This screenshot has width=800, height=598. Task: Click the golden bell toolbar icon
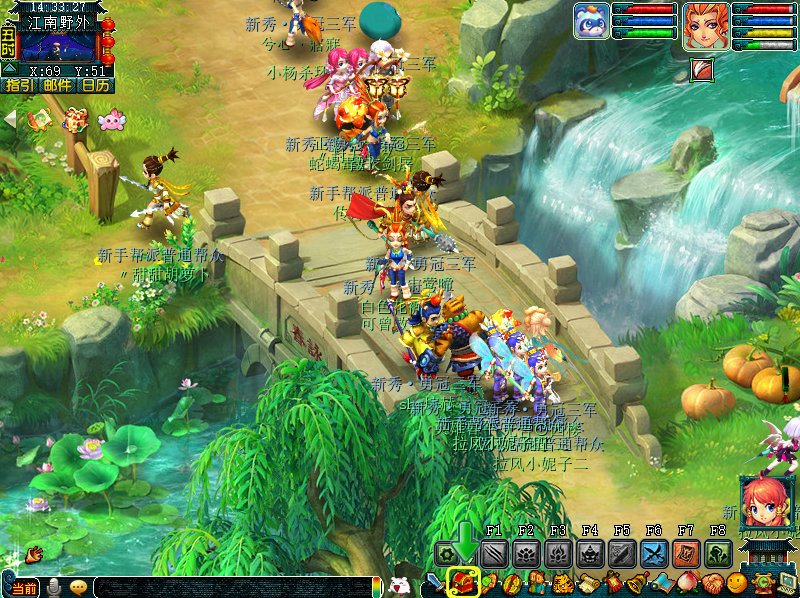(x=635, y=583)
